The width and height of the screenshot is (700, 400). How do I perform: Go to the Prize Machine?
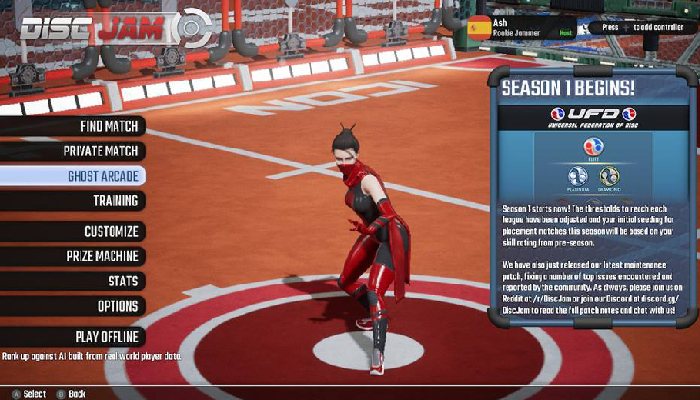pos(100,256)
